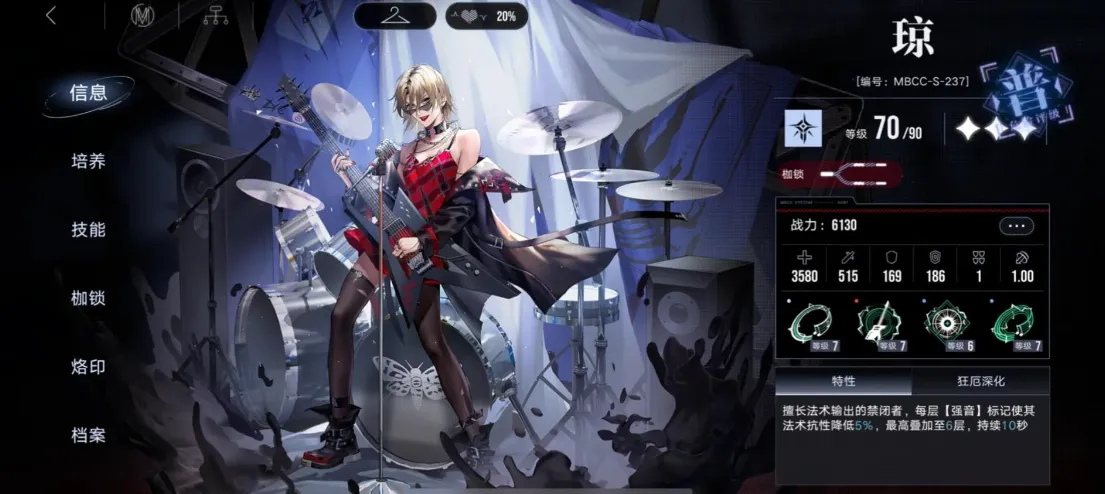Show stat details via the ellipsis button

(1016, 226)
